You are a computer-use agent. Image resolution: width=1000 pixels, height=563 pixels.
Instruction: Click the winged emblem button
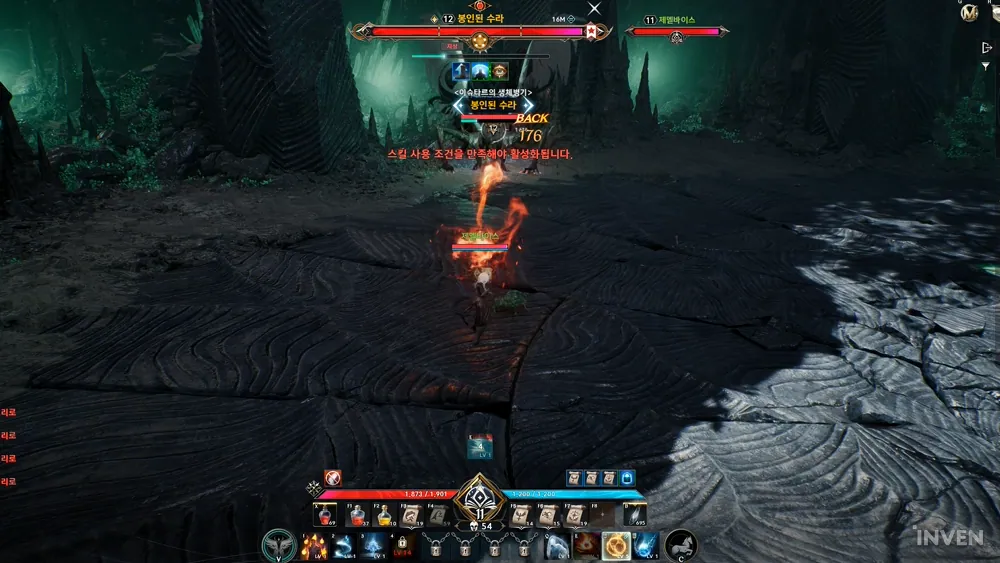[x=278, y=546]
